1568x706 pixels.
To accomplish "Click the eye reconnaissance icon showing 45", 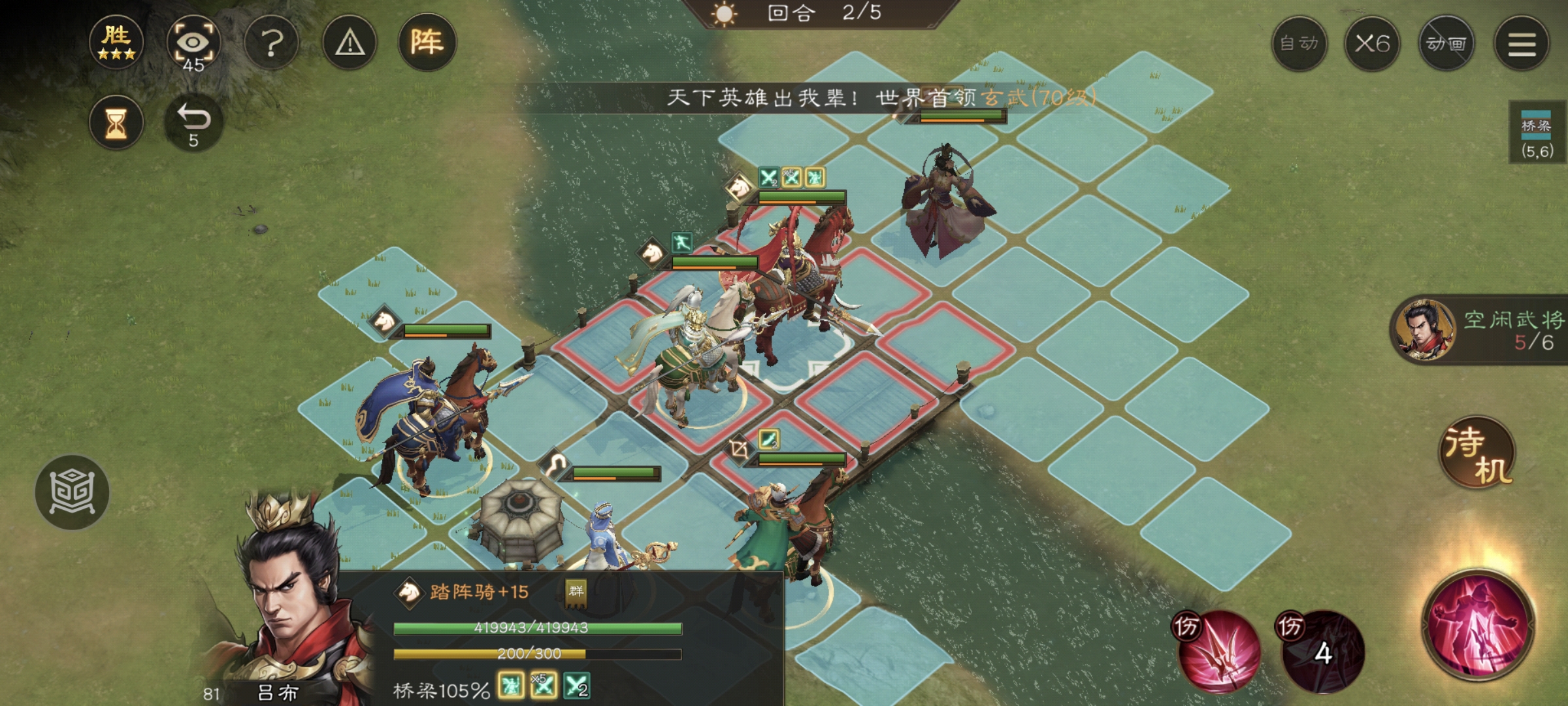I will pos(194,42).
